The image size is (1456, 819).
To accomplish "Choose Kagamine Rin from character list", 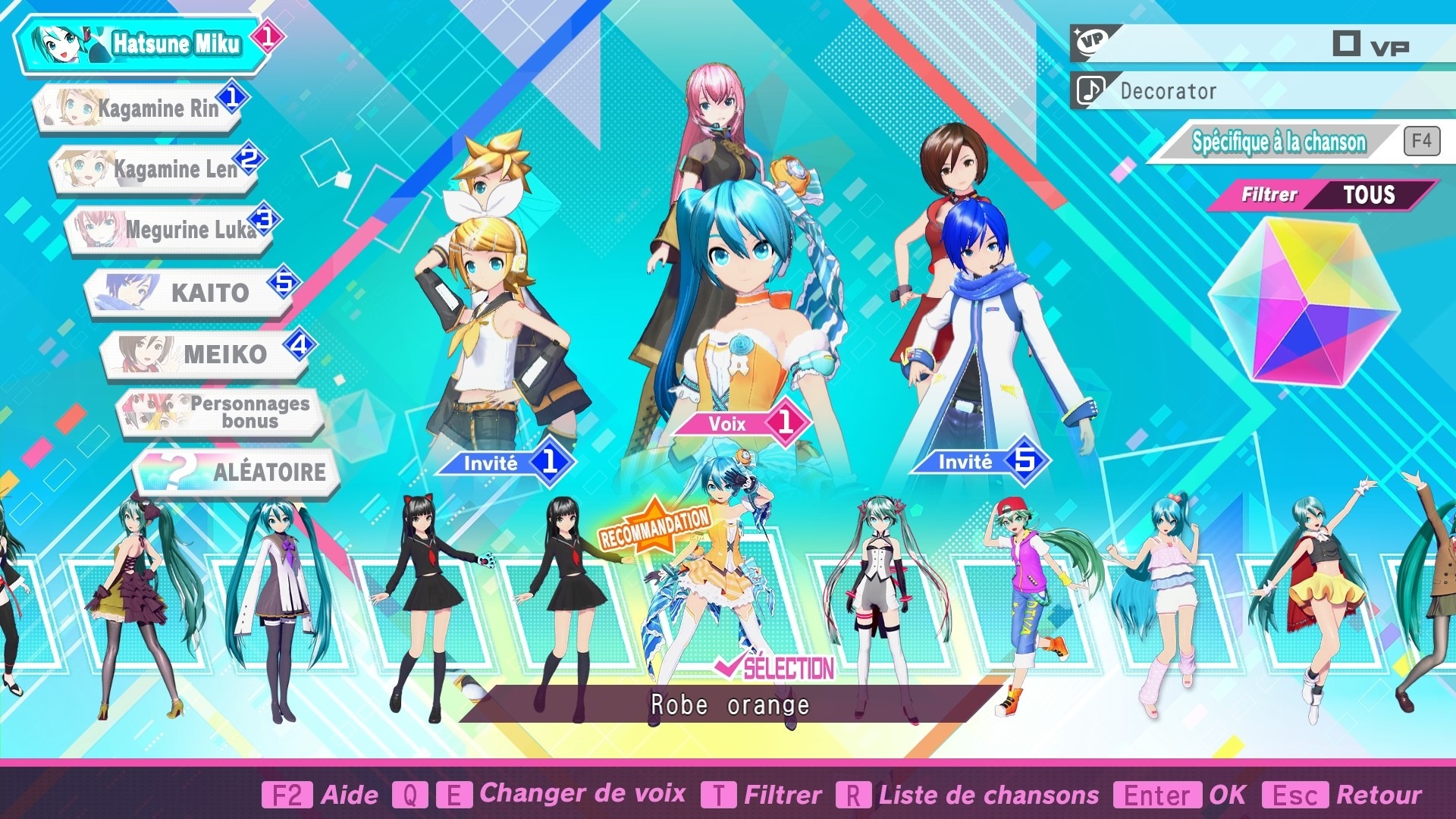I will click(140, 108).
